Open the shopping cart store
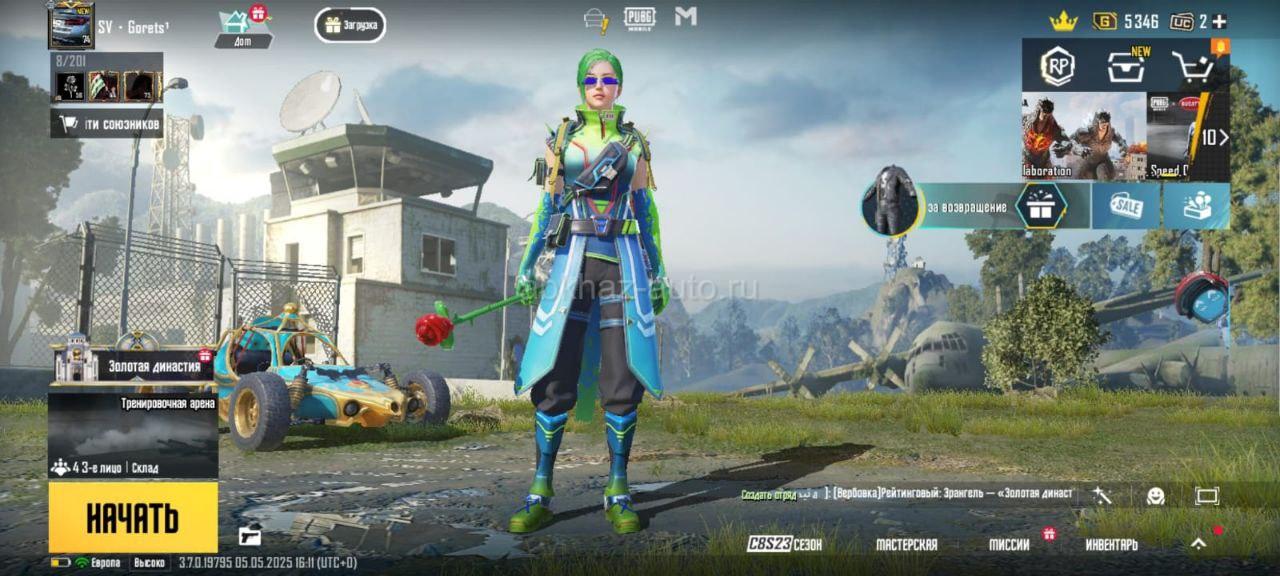This screenshot has width=1280, height=576. pyautogui.click(x=1192, y=68)
